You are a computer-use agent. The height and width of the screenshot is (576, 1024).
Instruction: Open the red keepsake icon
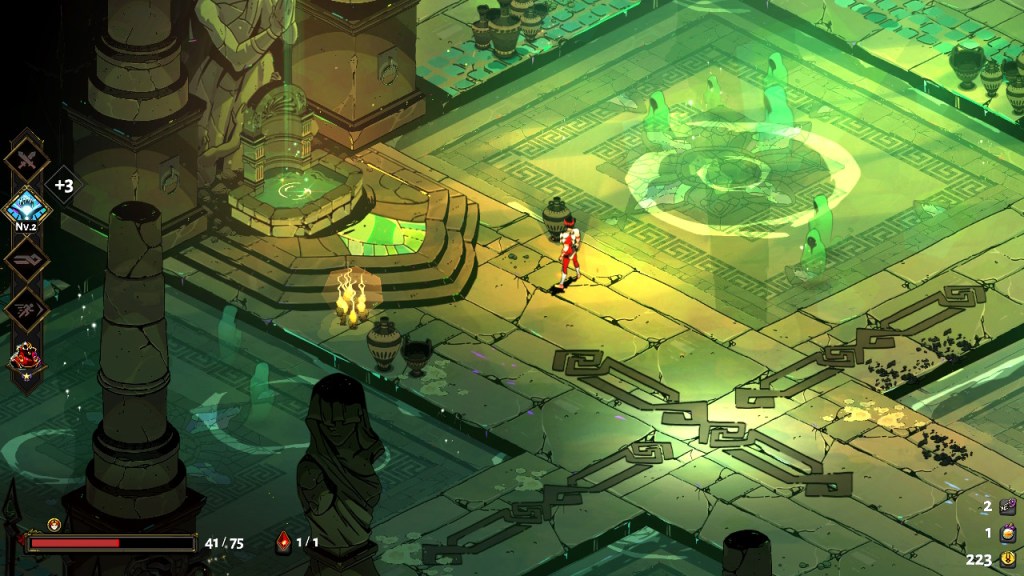[25, 358]
